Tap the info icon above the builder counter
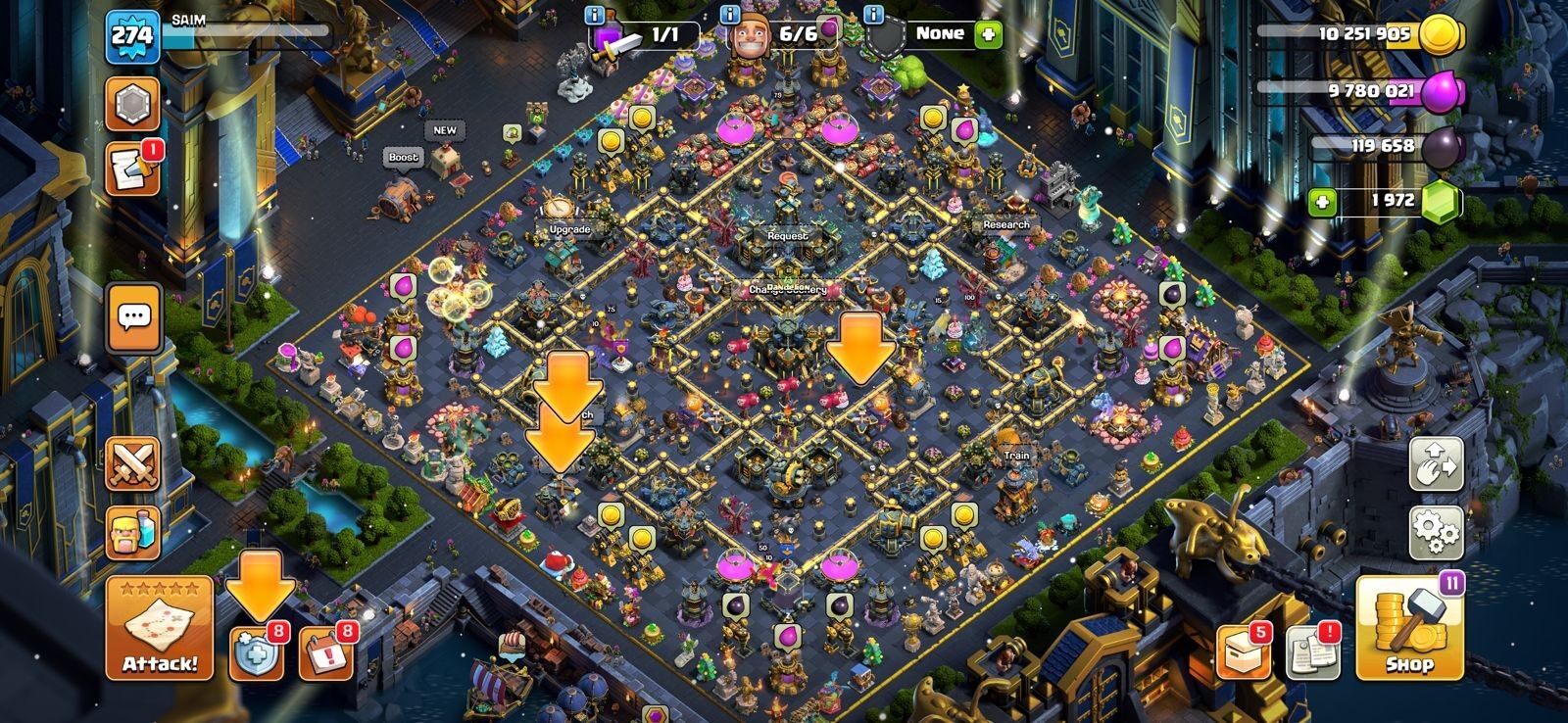Screen dimensions: 1568x723 729,17
